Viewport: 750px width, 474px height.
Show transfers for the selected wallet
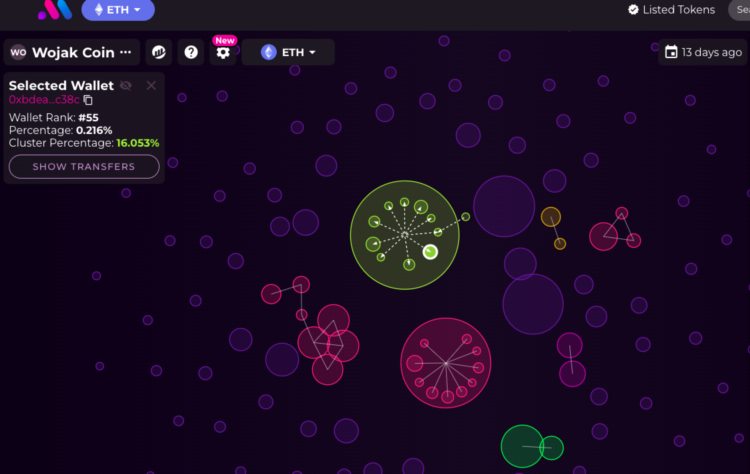point(84,167)
